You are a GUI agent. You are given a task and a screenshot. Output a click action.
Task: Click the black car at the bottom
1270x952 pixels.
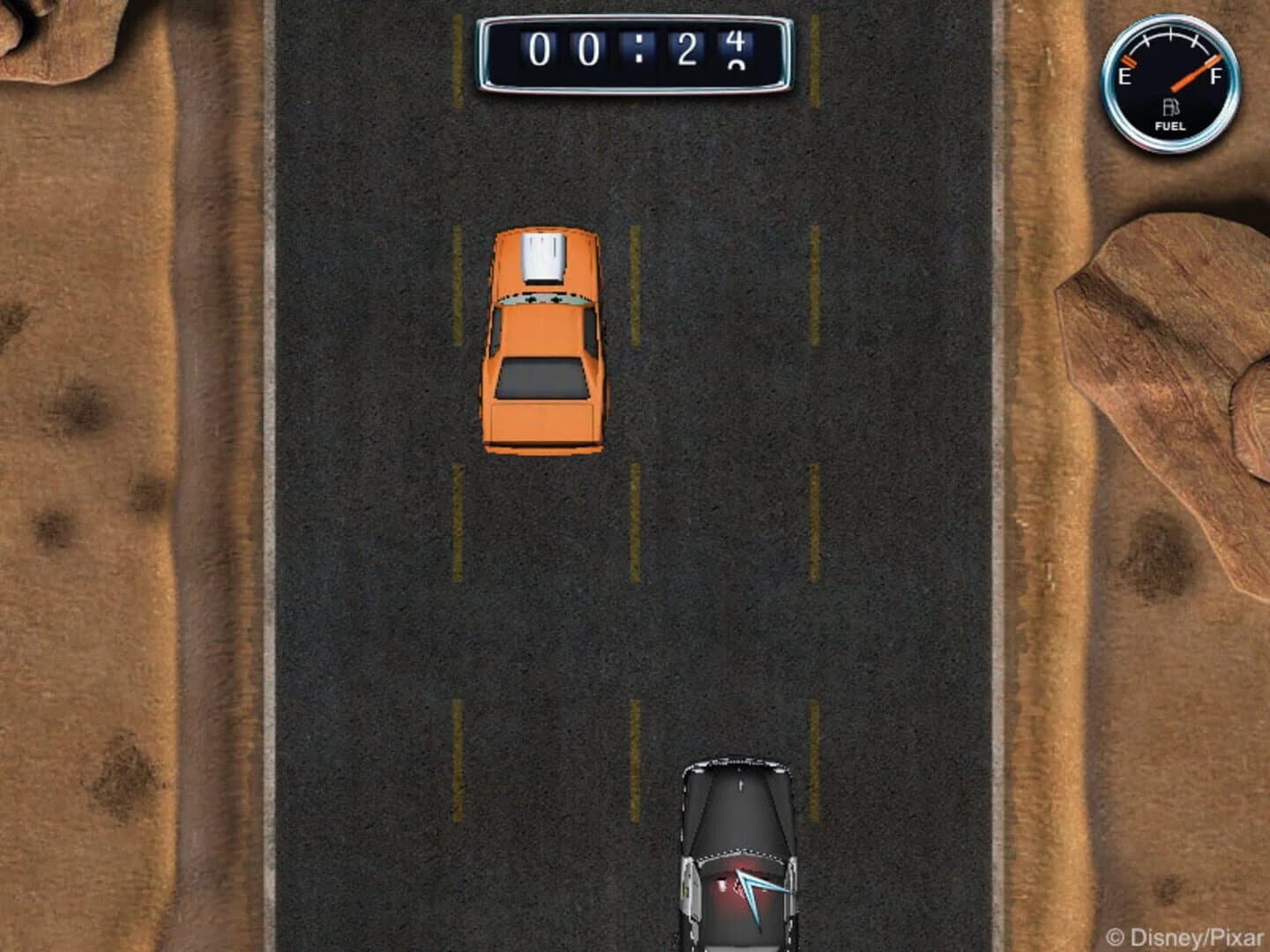(x=739, y=837)
